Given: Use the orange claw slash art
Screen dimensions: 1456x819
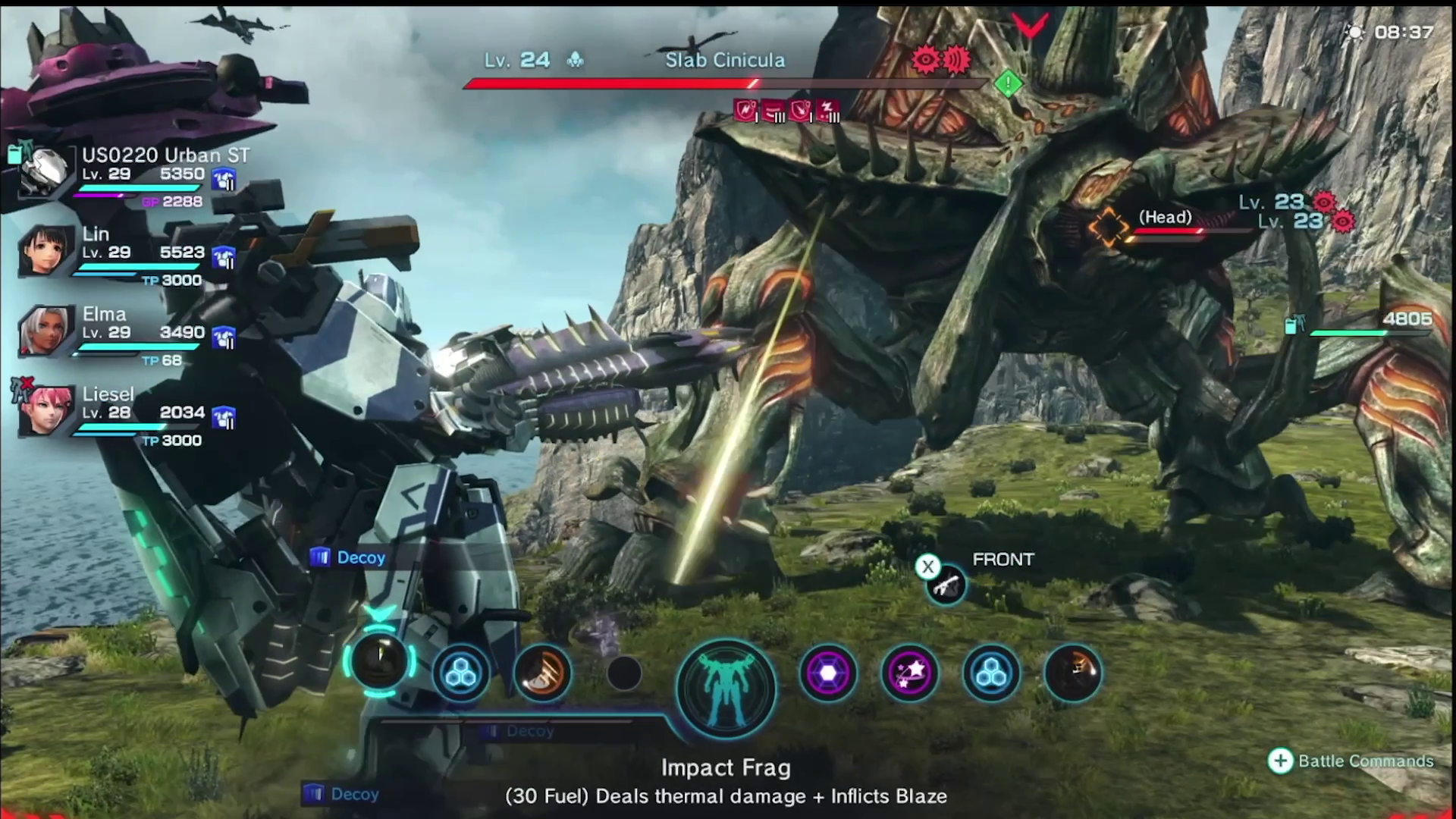Looking at the screenshot, I should coord(542,673).
